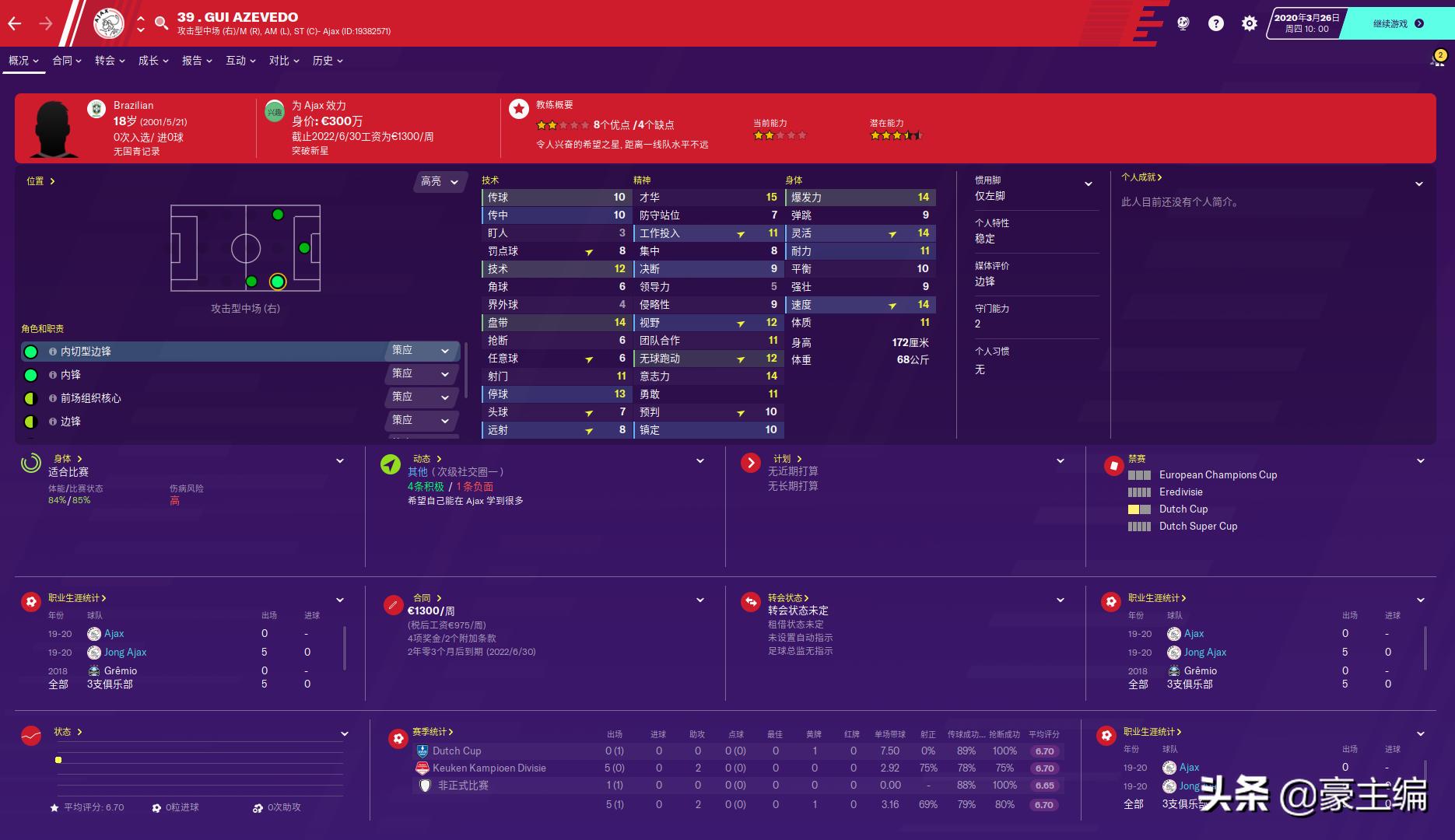Open the Jong Ajax club link
The width and height of the screenshot is (1455, 840).
pos(127,652)
